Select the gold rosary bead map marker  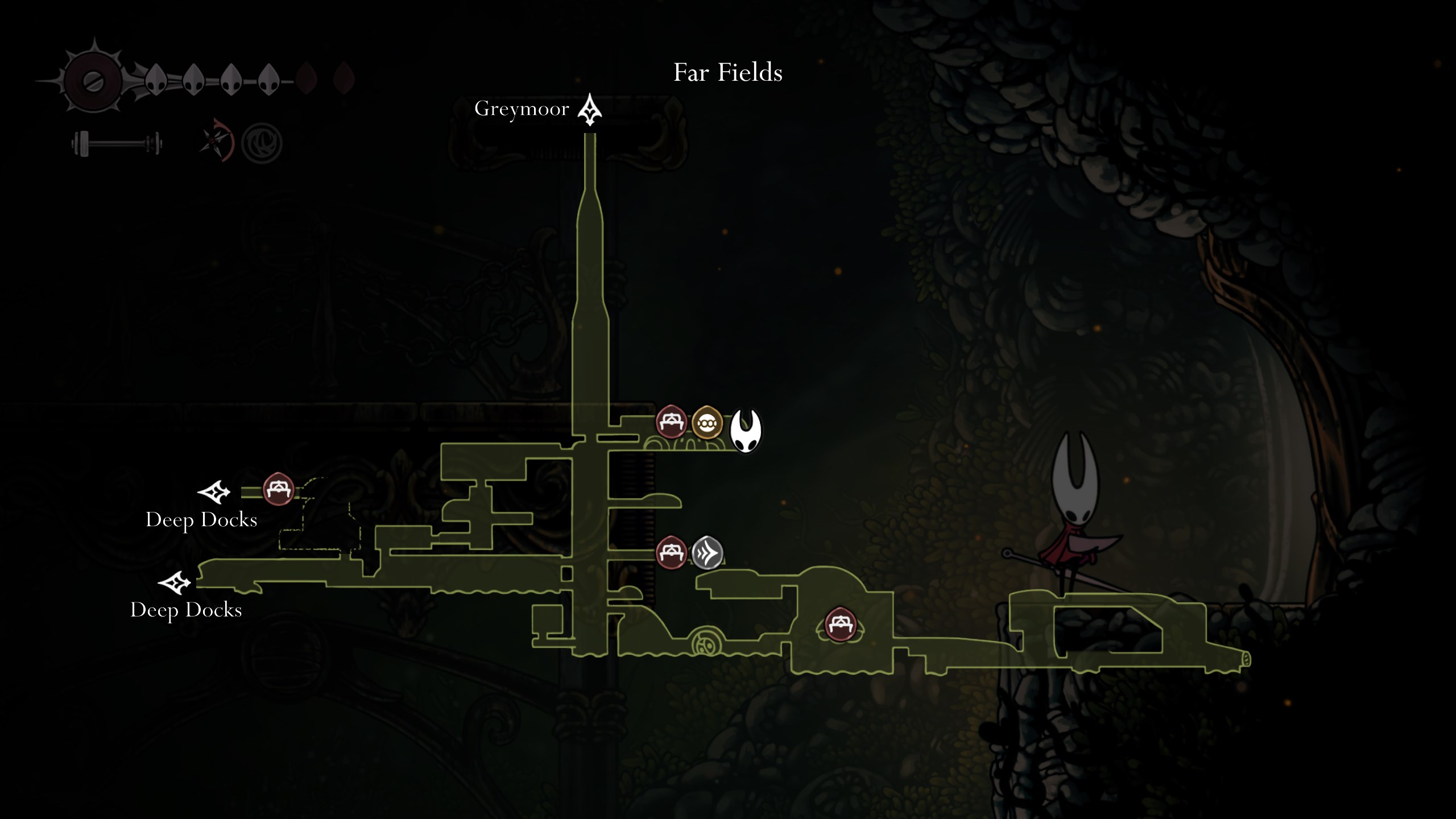707,423
